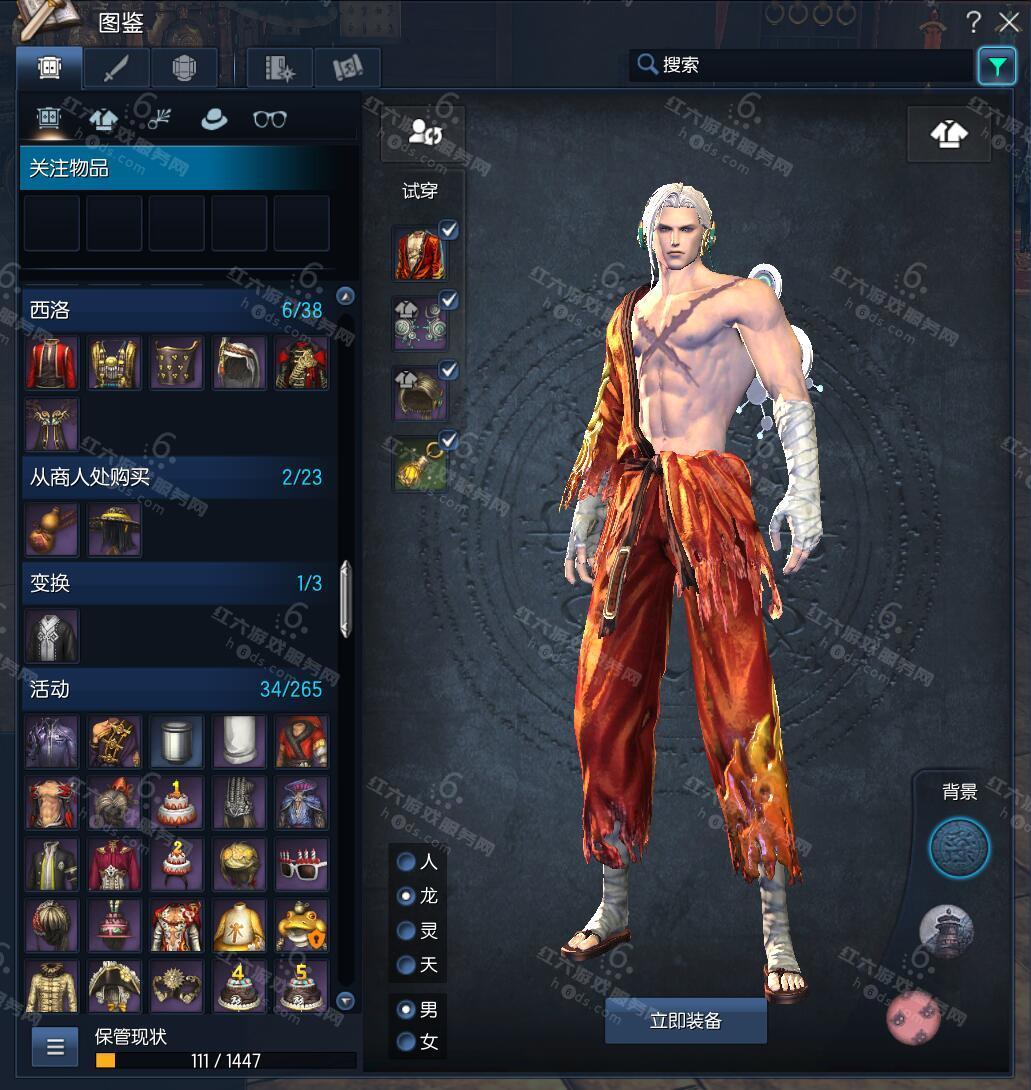Expand the 活动 category header
This screenshot has height=1090, width=1031.
(x=176, y=689)
